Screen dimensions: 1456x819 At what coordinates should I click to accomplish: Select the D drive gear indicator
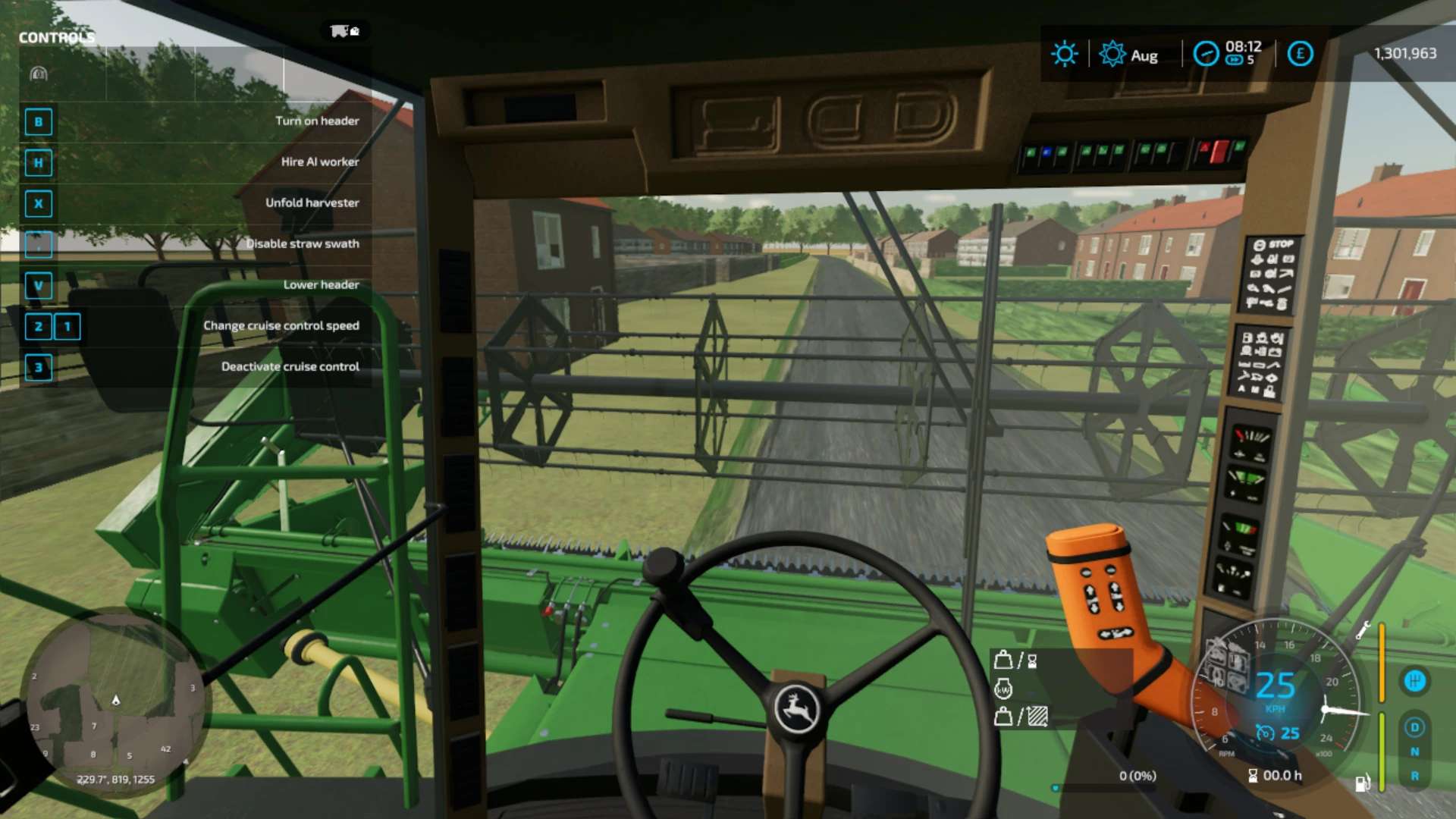pos(1414,728)
